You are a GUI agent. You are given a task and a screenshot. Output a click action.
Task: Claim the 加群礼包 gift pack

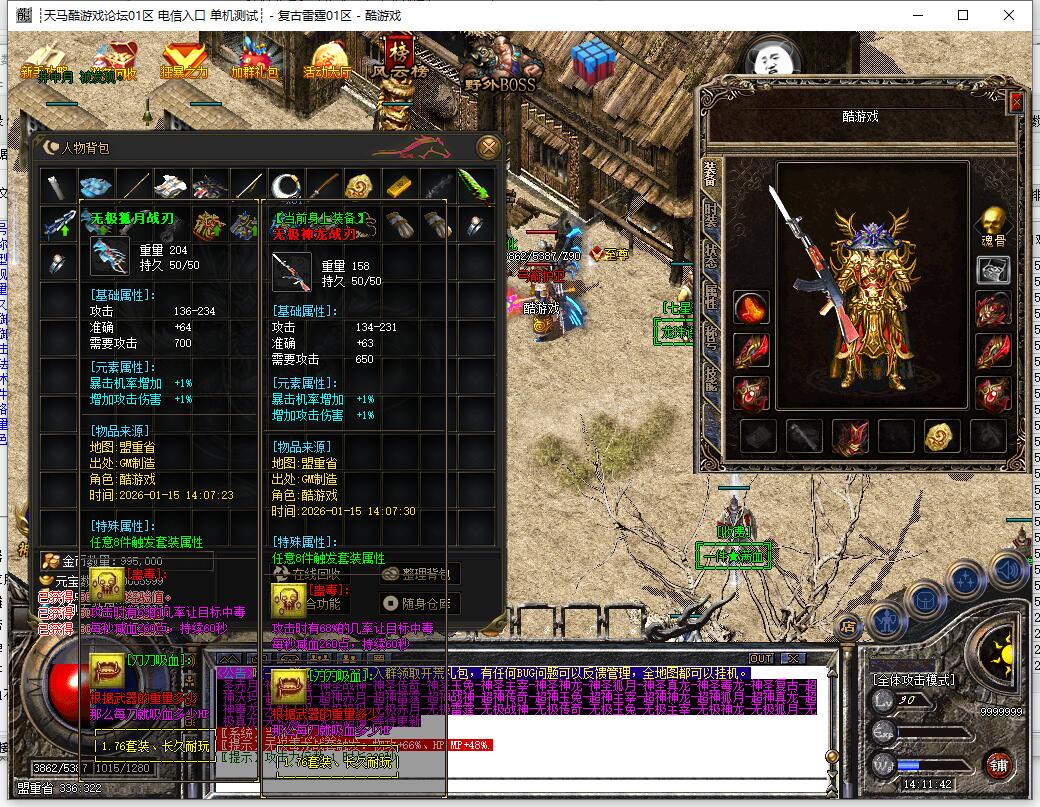pos(255,60)
